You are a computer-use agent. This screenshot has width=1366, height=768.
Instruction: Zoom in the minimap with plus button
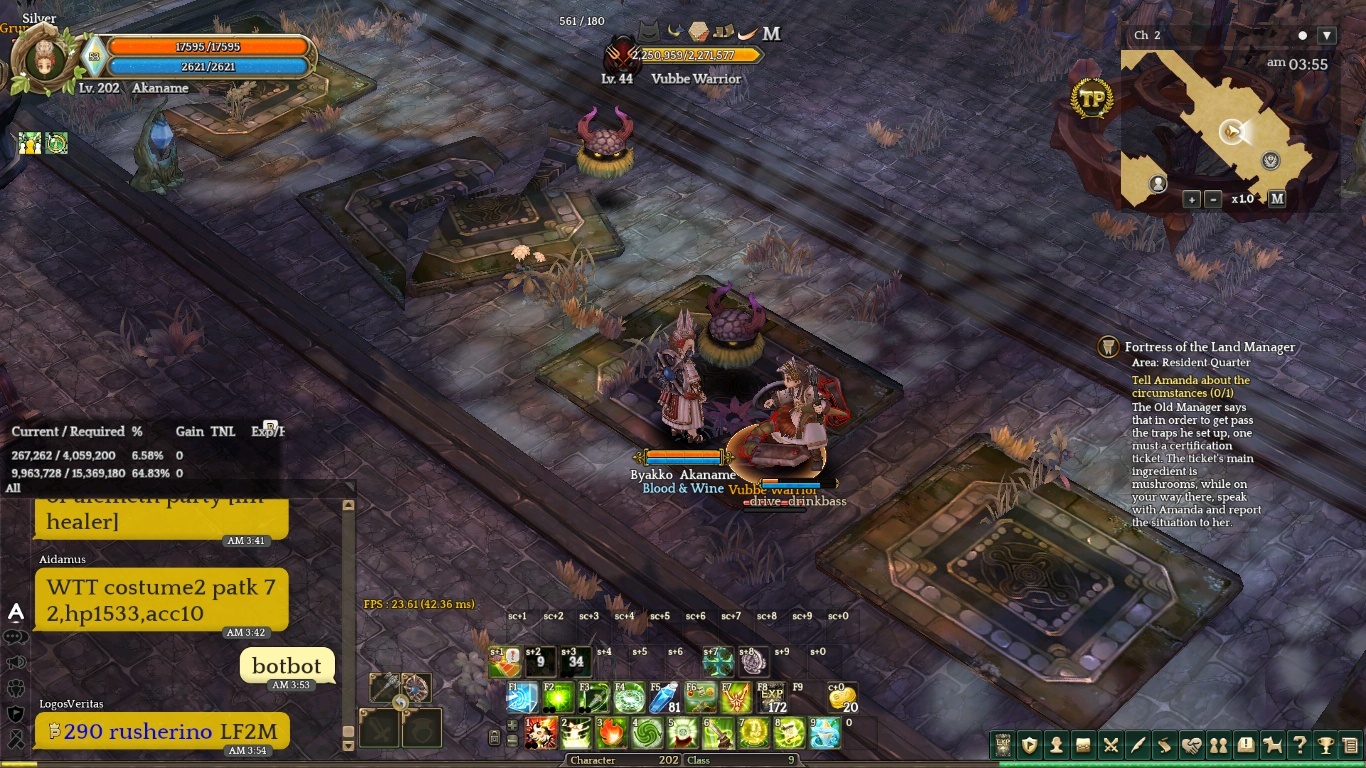click(1192, 199)
